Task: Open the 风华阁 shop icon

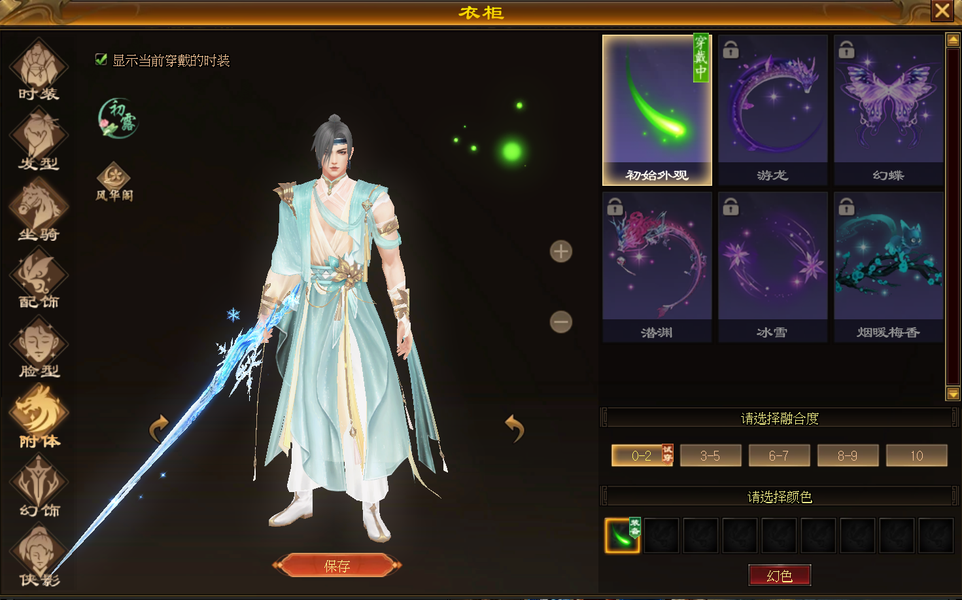Action: (x=113, y=180)
